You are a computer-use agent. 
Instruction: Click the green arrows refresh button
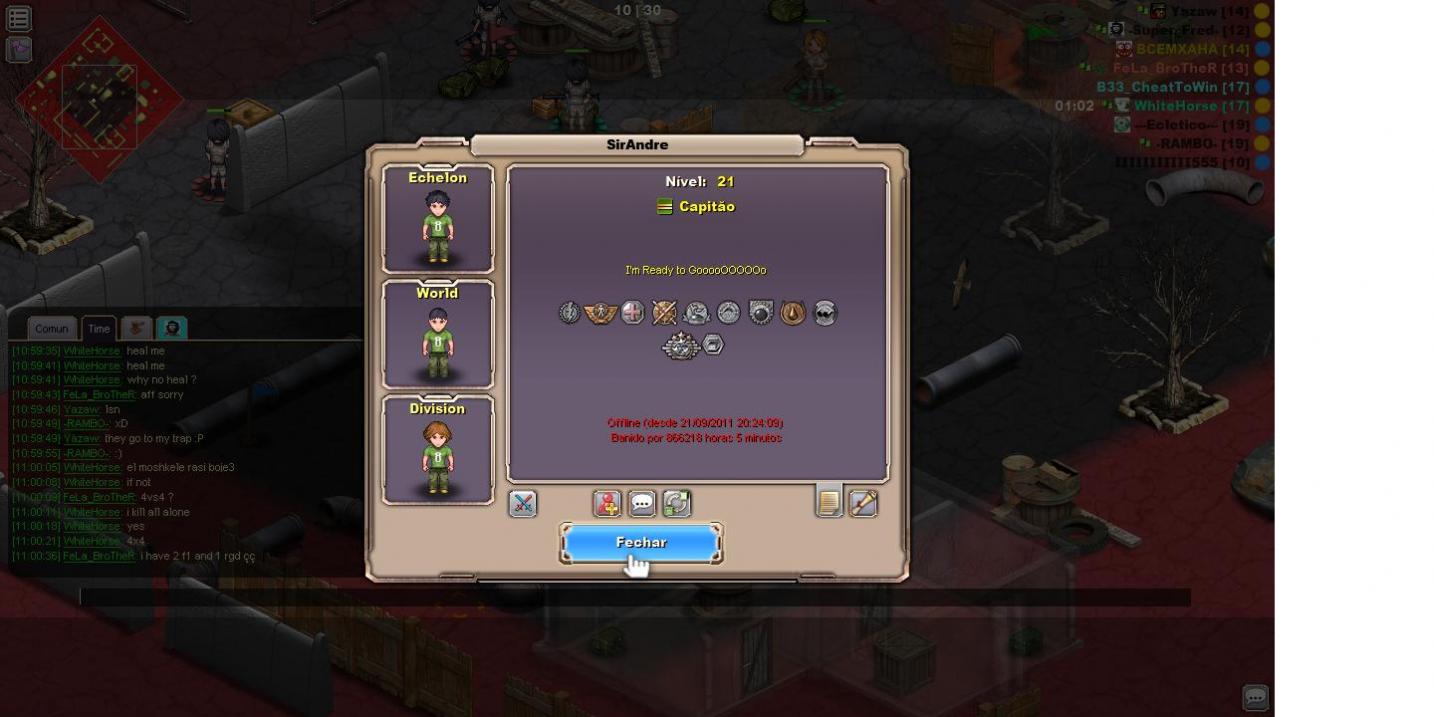coord(677,503)
